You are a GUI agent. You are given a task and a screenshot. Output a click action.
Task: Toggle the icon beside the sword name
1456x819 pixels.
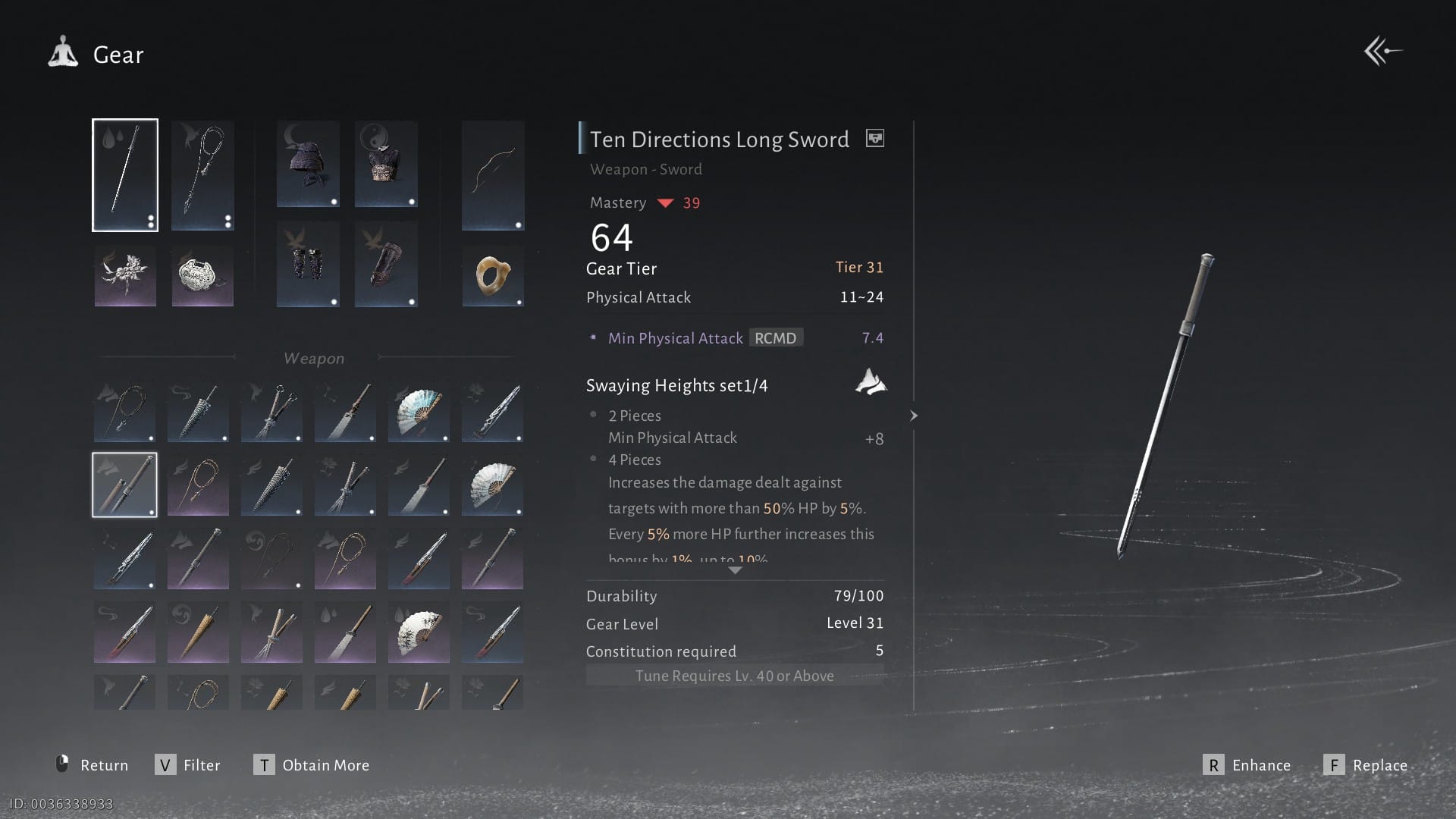(875, 139)
